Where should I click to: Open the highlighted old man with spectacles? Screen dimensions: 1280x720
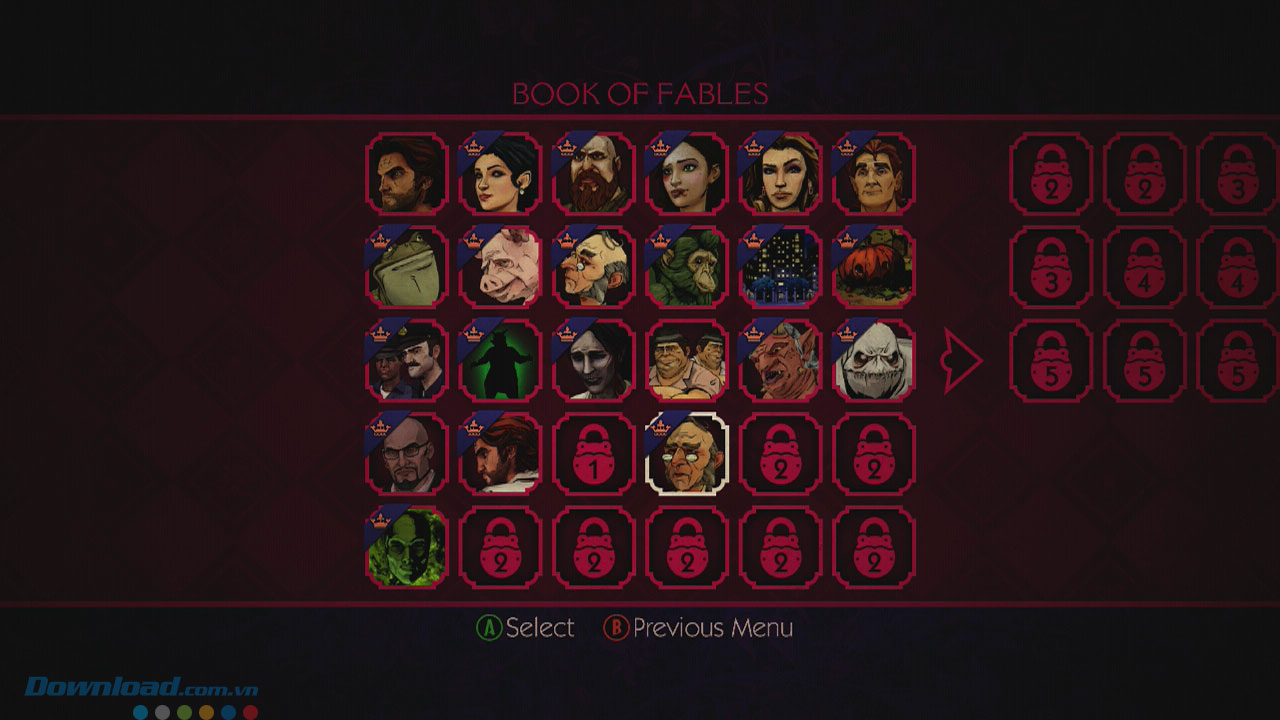(x=687, y=454)
